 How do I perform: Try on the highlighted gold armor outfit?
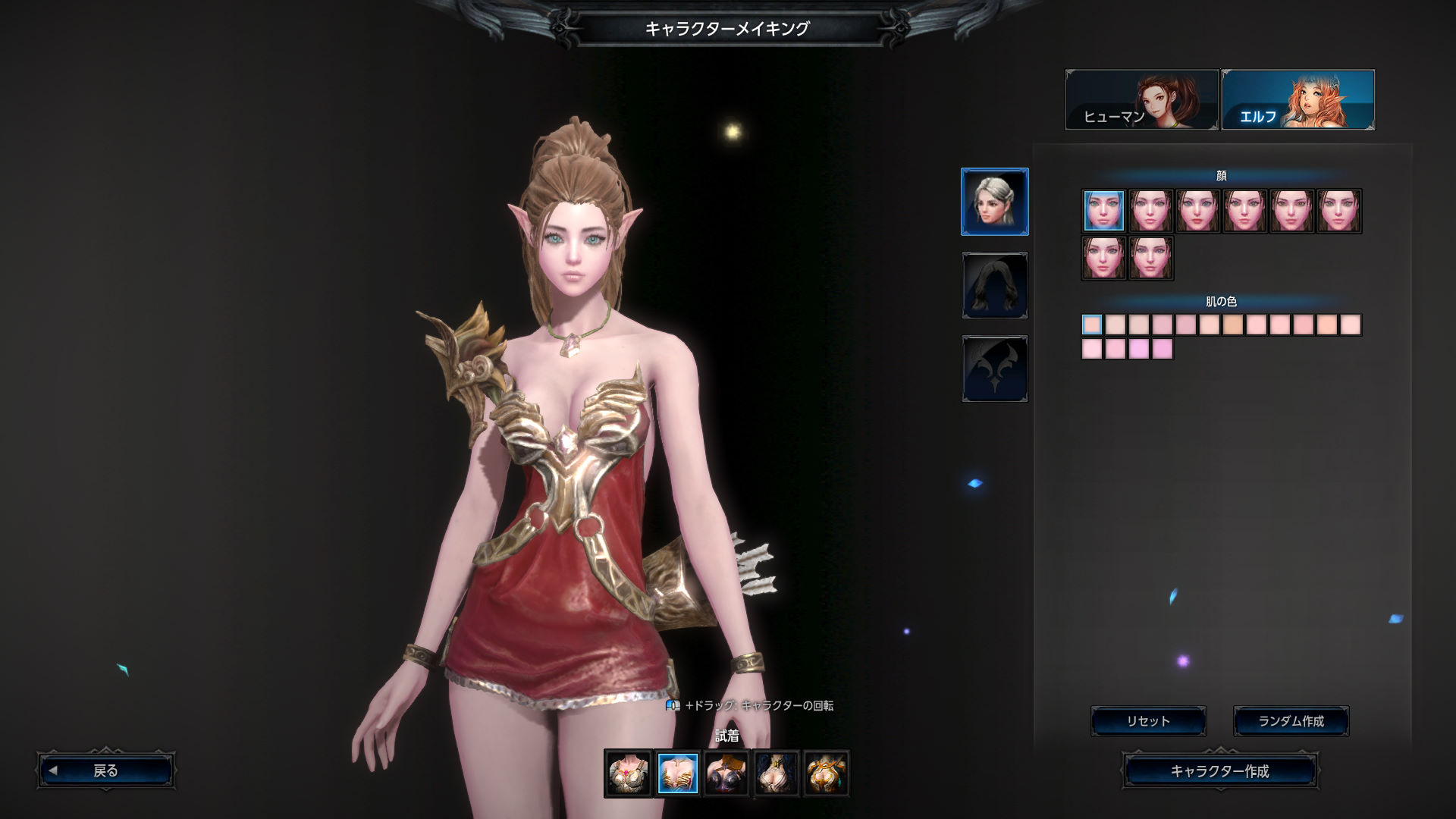[677, 773]
